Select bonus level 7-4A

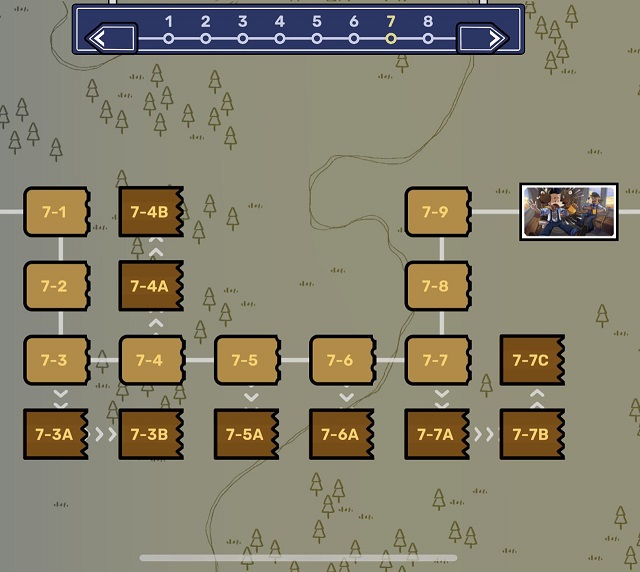(151, 286)
